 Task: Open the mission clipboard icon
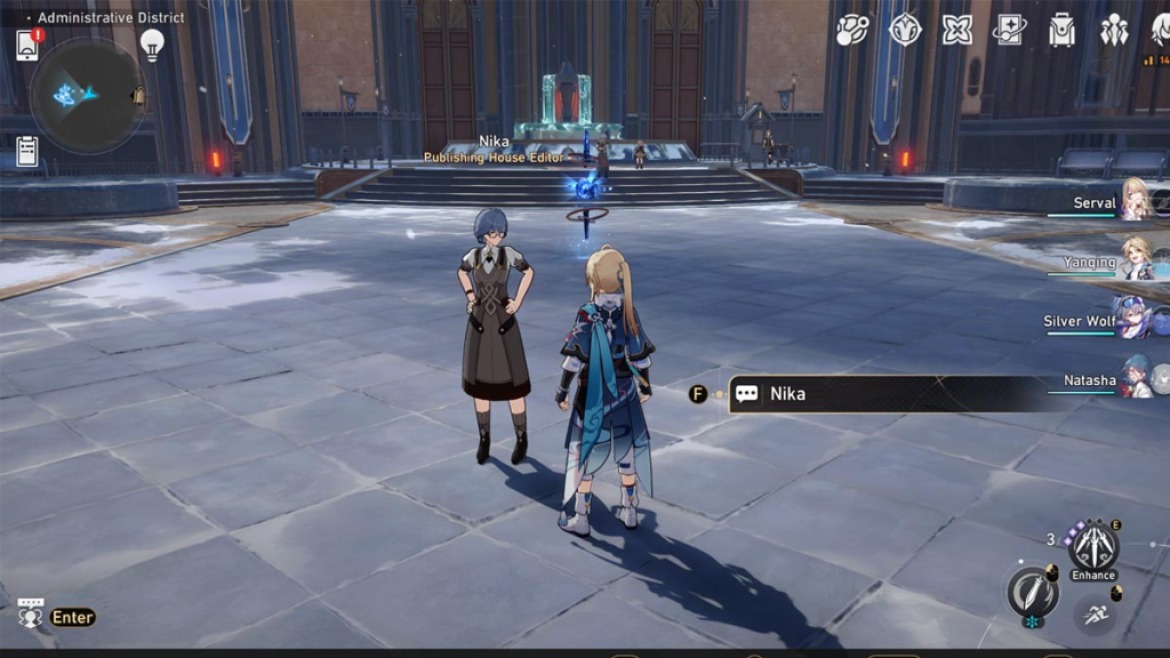[27, 151]
